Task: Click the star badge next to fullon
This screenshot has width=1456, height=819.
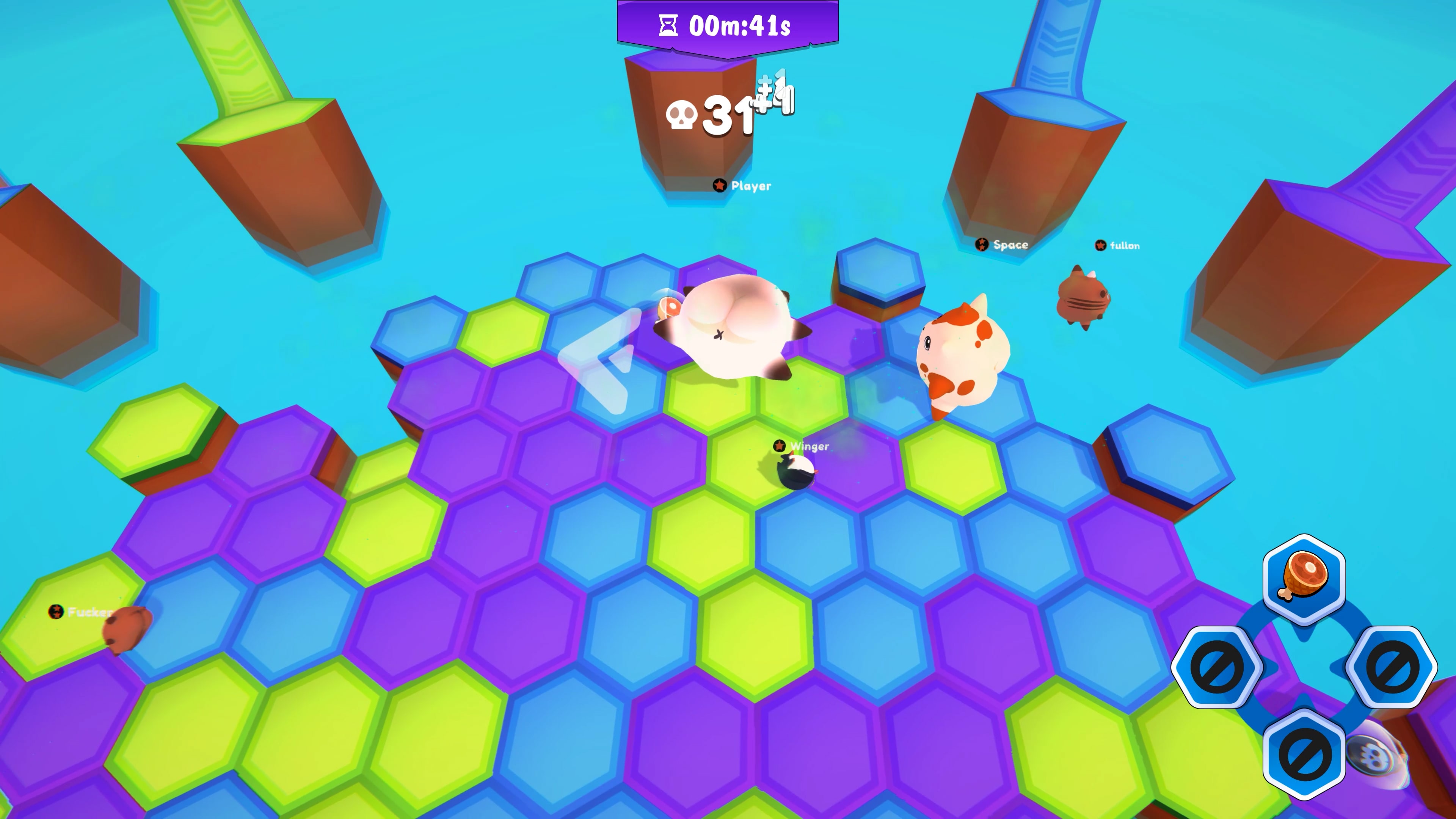Action: 1100,245
